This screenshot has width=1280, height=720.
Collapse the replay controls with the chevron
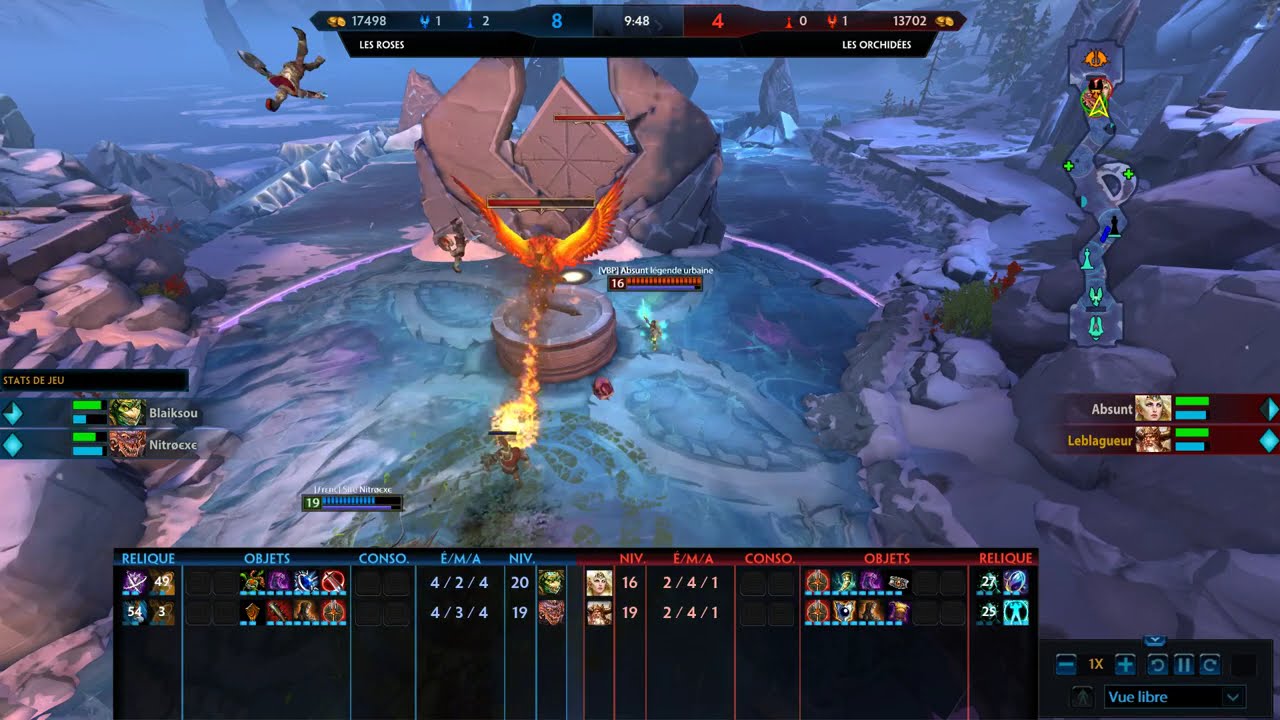[x=1154, y=641]
